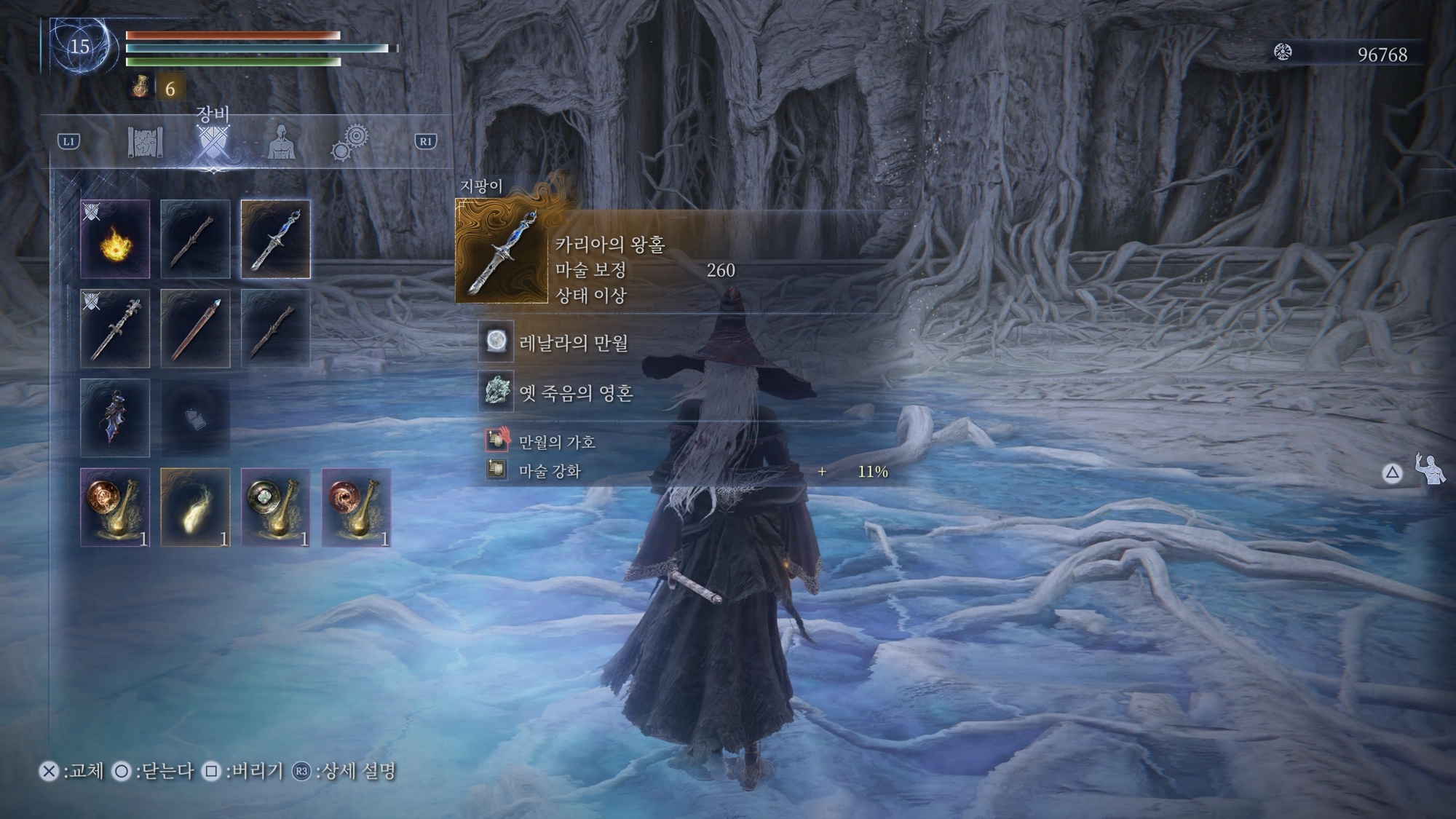The image size is (1456, 819).
Task: Pick the flask with silver-white orb
Action: click(x=275, y=507)
